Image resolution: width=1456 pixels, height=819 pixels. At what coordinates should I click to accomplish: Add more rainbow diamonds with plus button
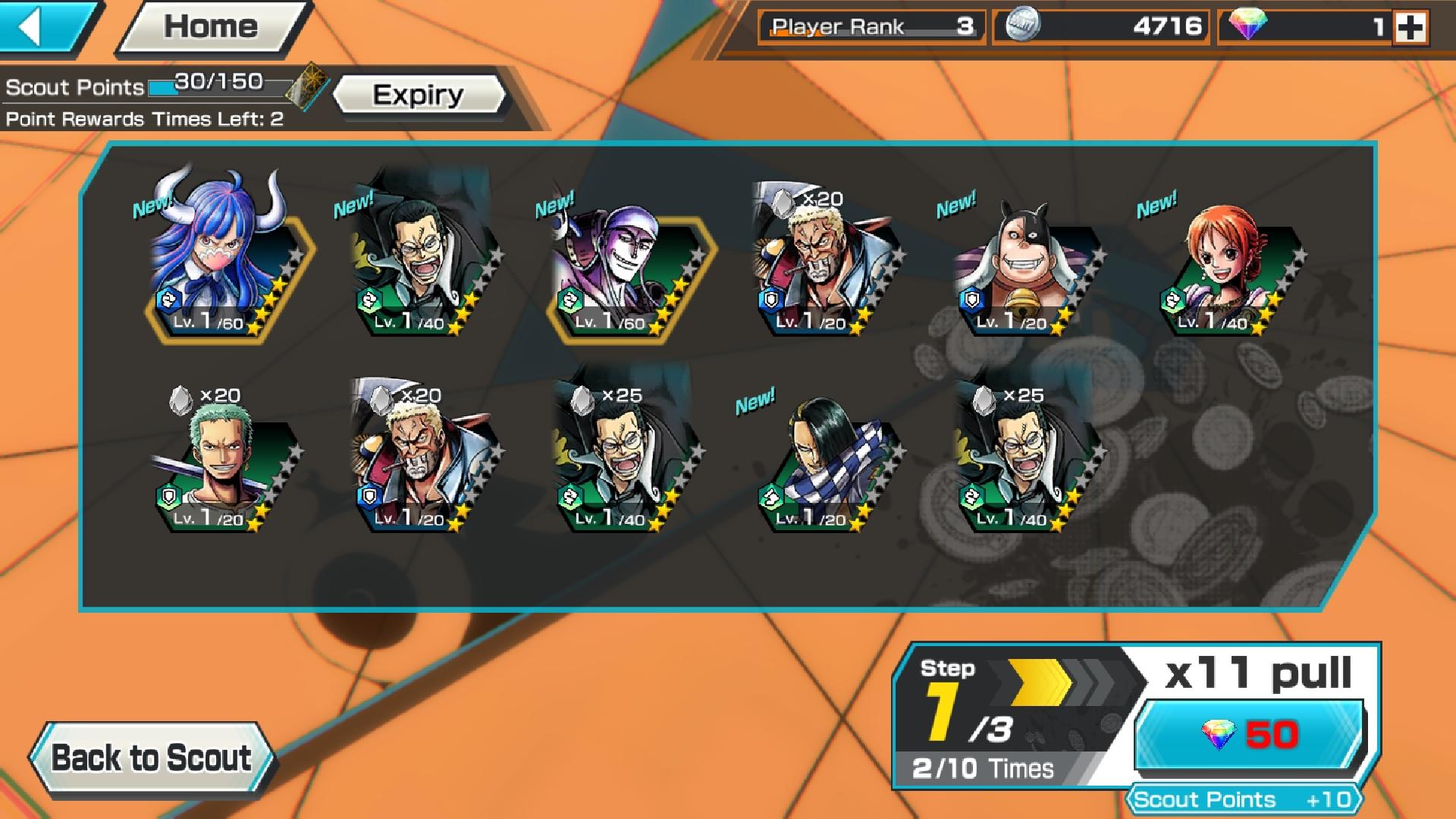tap(1410, 28)
